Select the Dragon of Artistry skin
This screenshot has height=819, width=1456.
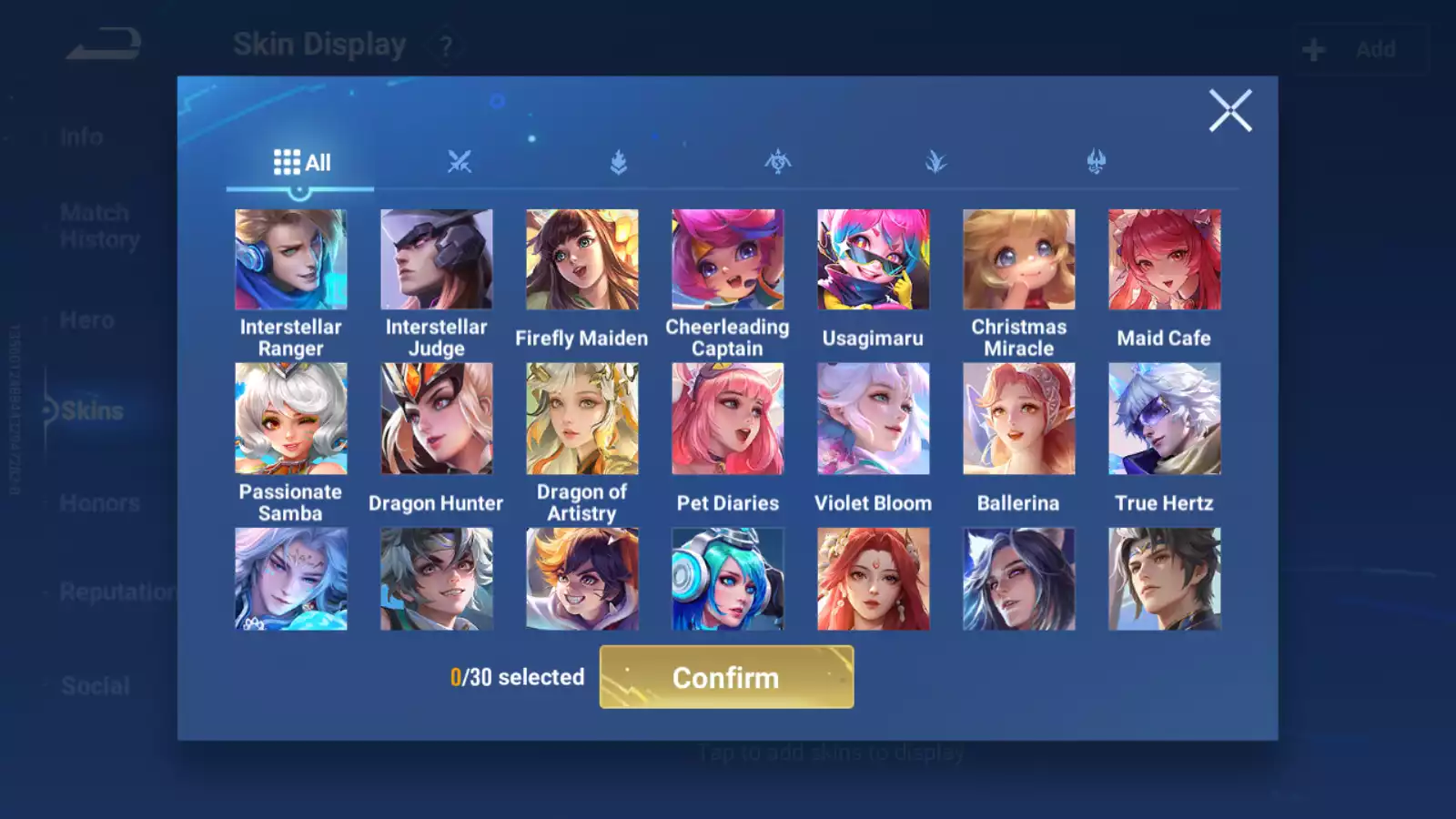[x=581, y=419]
